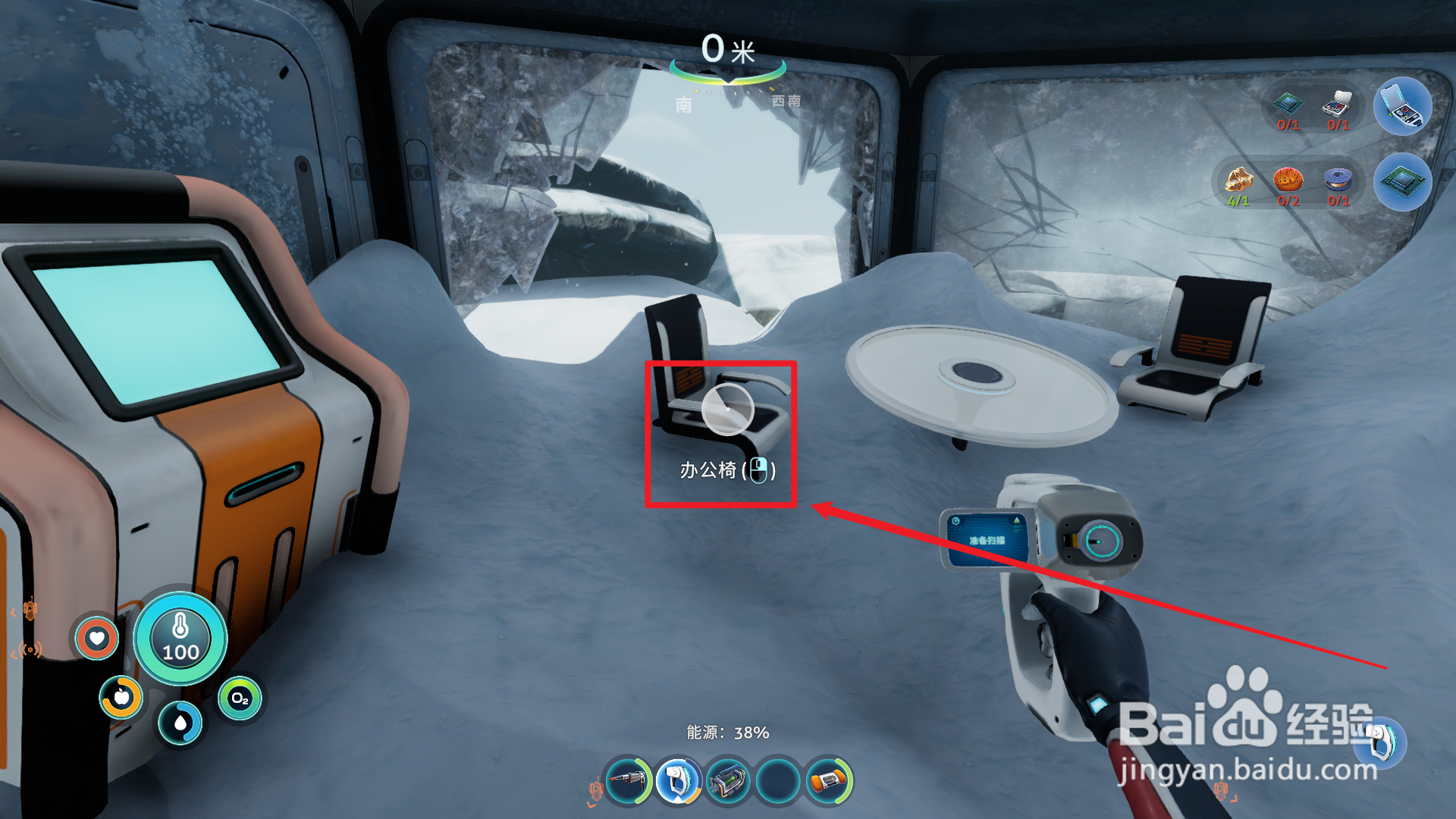Select the highlighted scanner hotbar slot
The width and height of the screenshot is (1456, 819).
point(677,780)
